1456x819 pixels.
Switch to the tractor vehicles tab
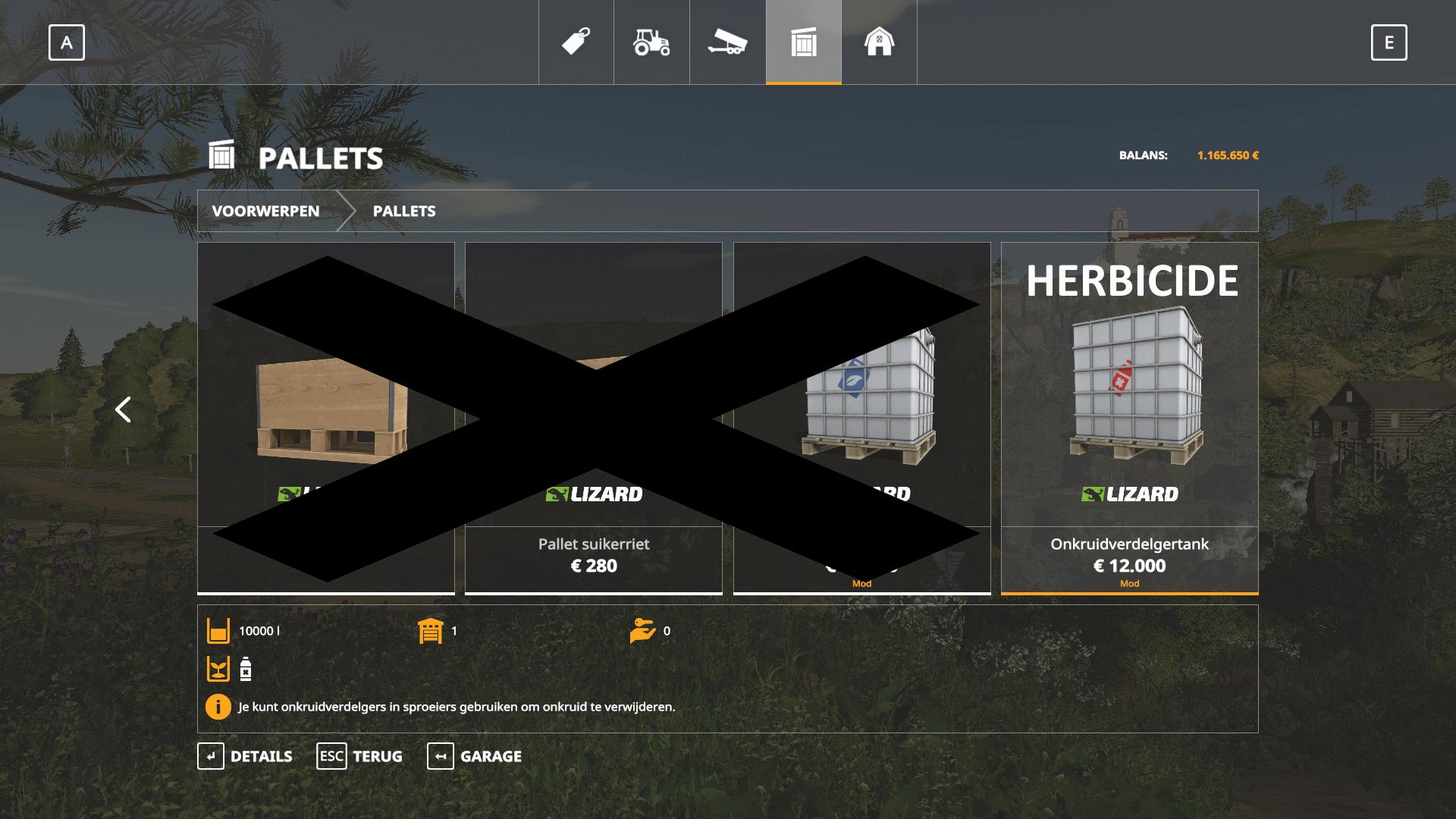pos(651,42)
